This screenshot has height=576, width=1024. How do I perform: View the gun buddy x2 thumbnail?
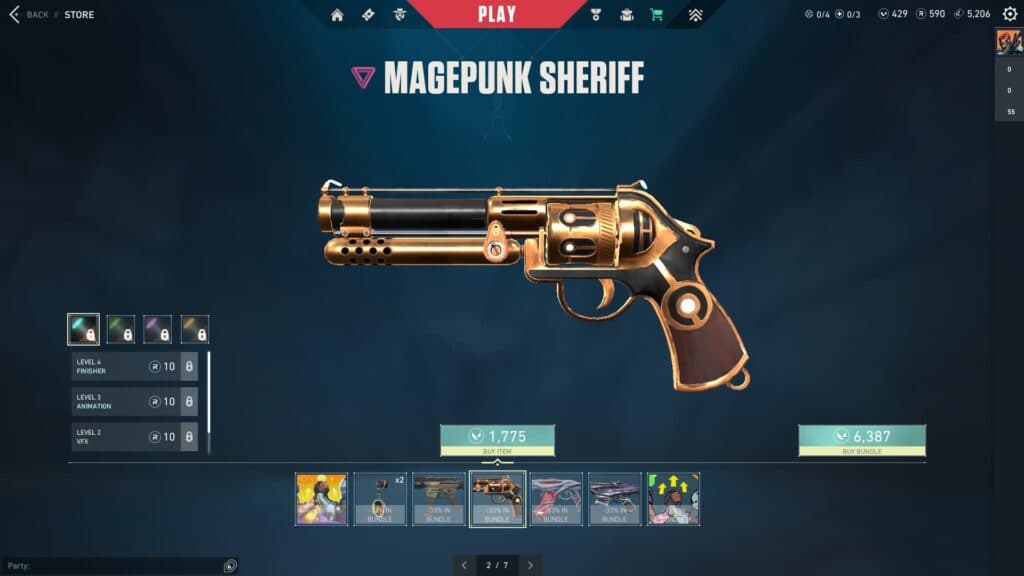pos(380,499)
